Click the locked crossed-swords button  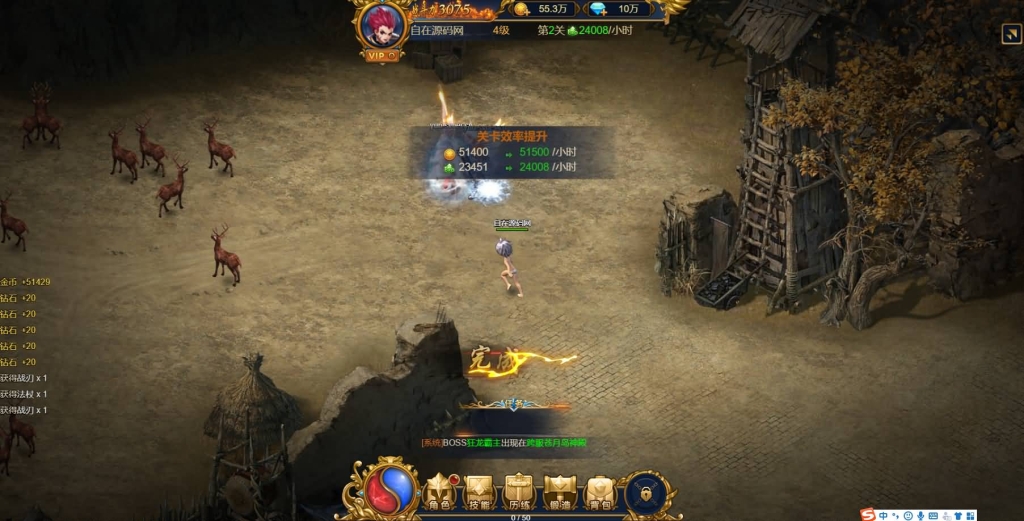646,493
